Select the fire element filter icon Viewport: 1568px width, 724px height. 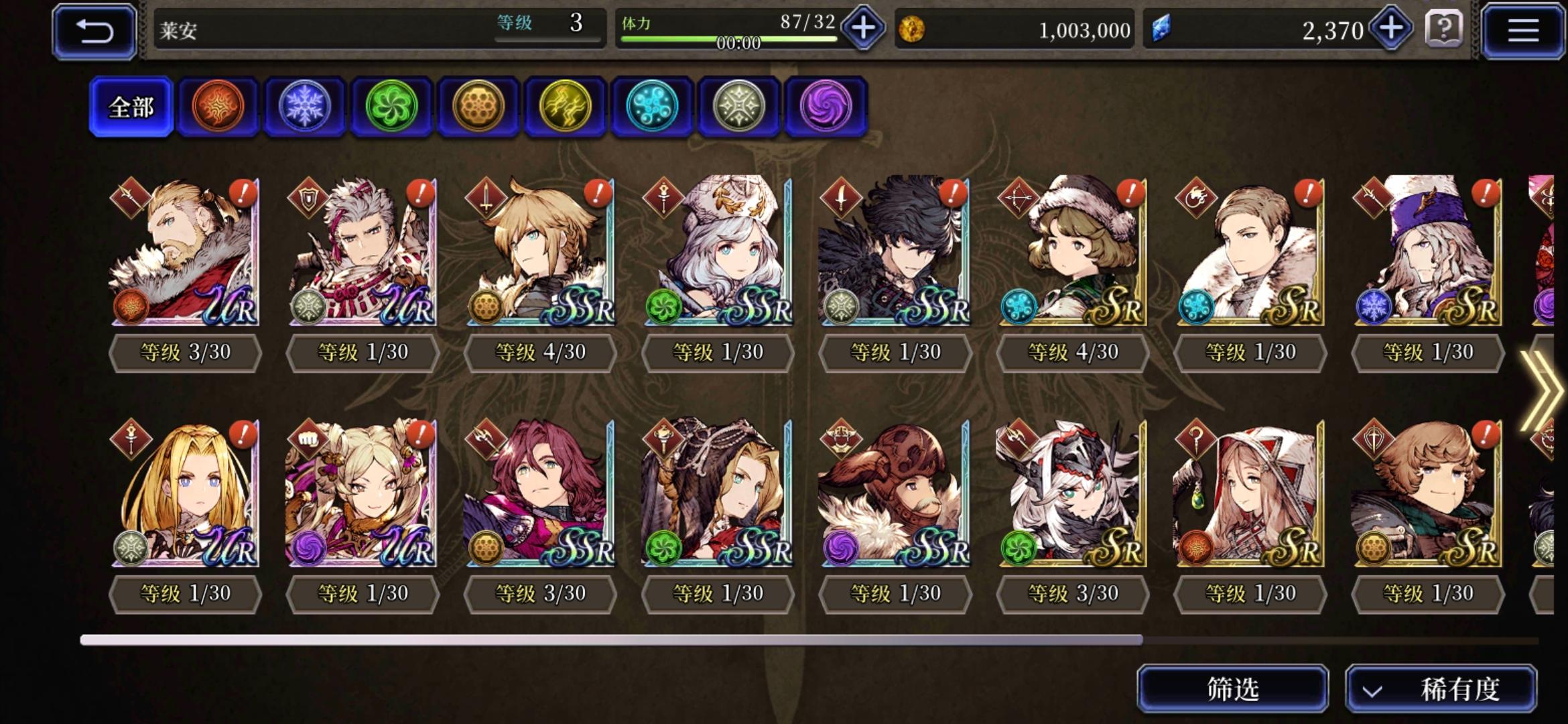click(x=217, y=106)
